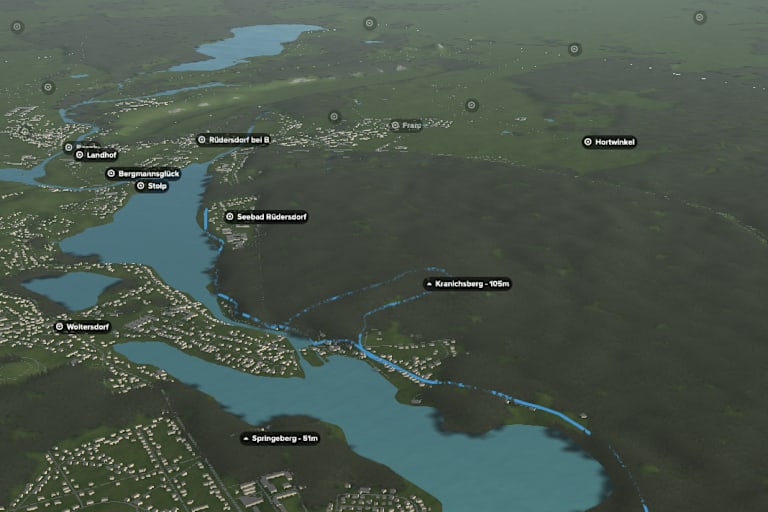Screen dimensions: 768x512
Task: Open the Seebad Rüdersdorf place marker
Action: point(266,217)
